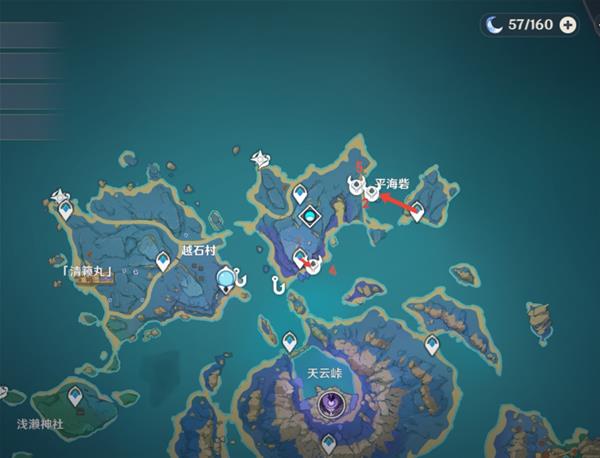Choose the waypoint northeast of 天云峠 crater
The image size is (600, 458).
(432, 344)
